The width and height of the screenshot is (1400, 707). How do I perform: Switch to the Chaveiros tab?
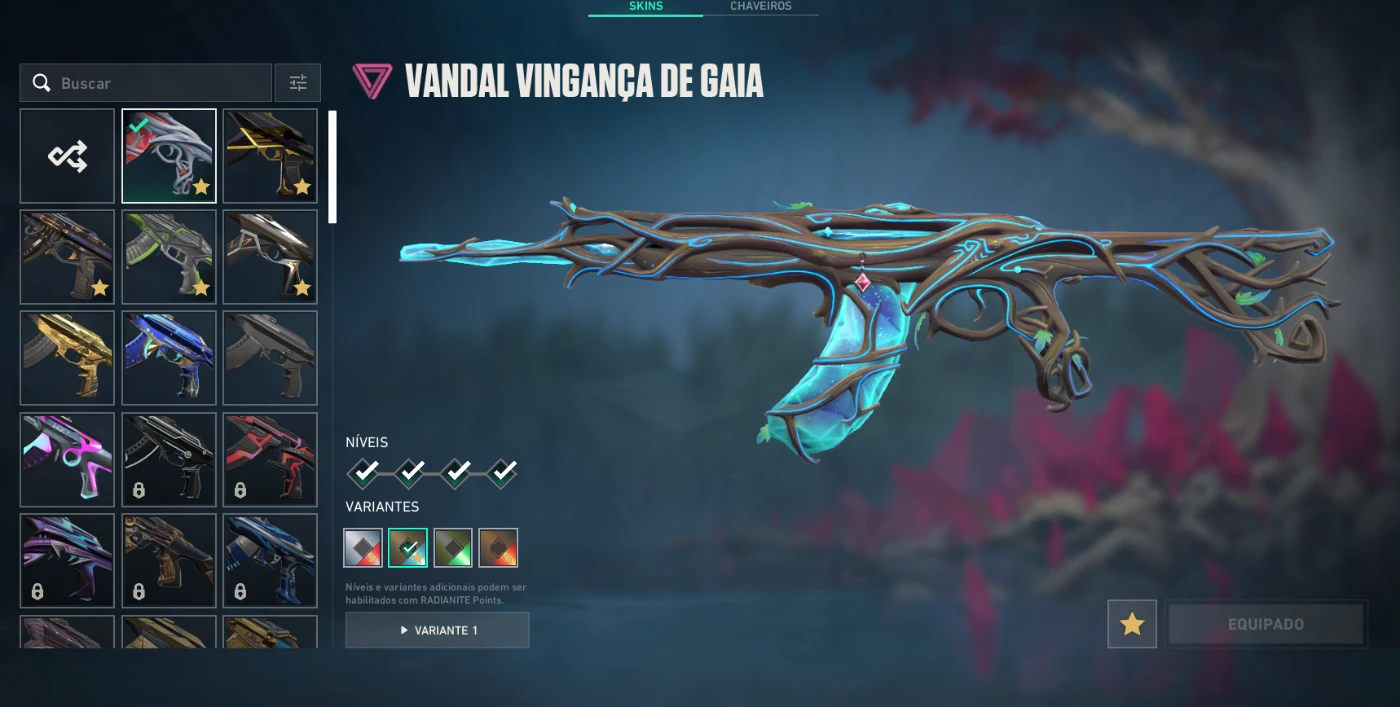pyautogui.click(x=760, y=6)
